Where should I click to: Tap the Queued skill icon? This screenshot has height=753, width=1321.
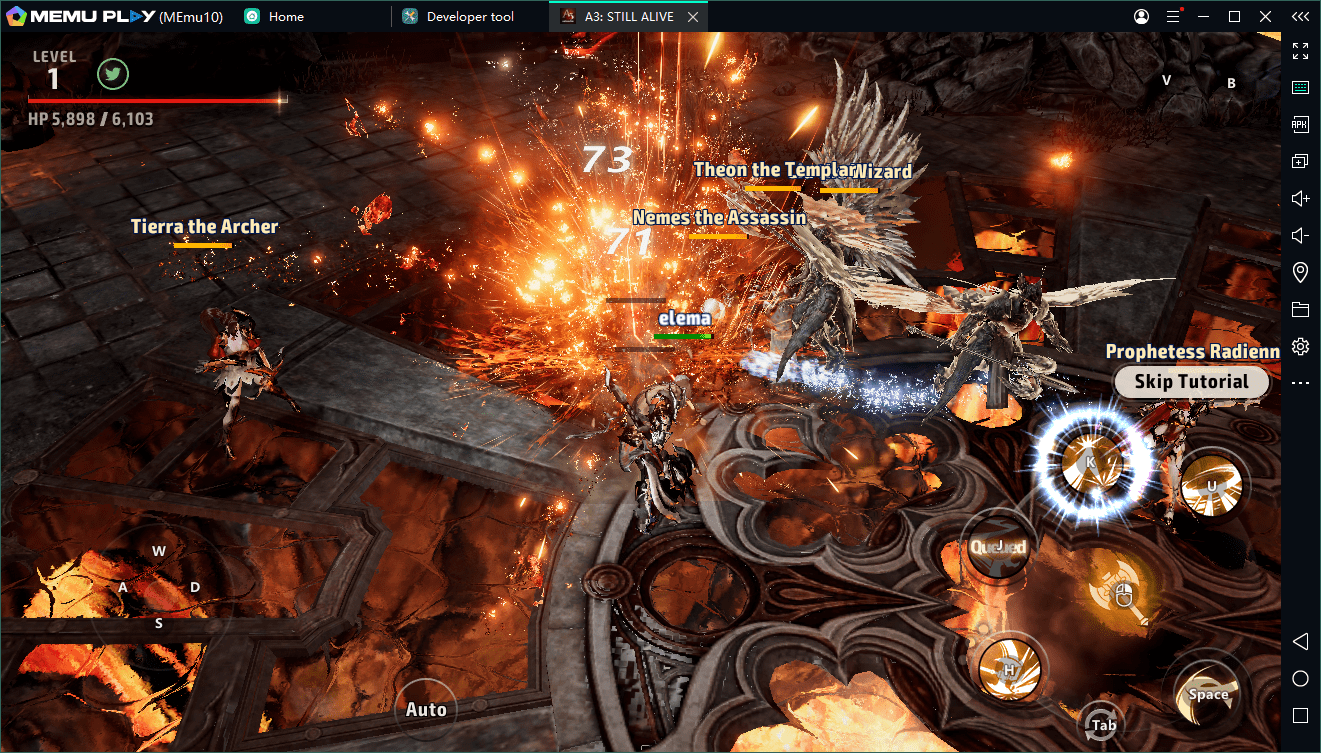tap(998, 546)
